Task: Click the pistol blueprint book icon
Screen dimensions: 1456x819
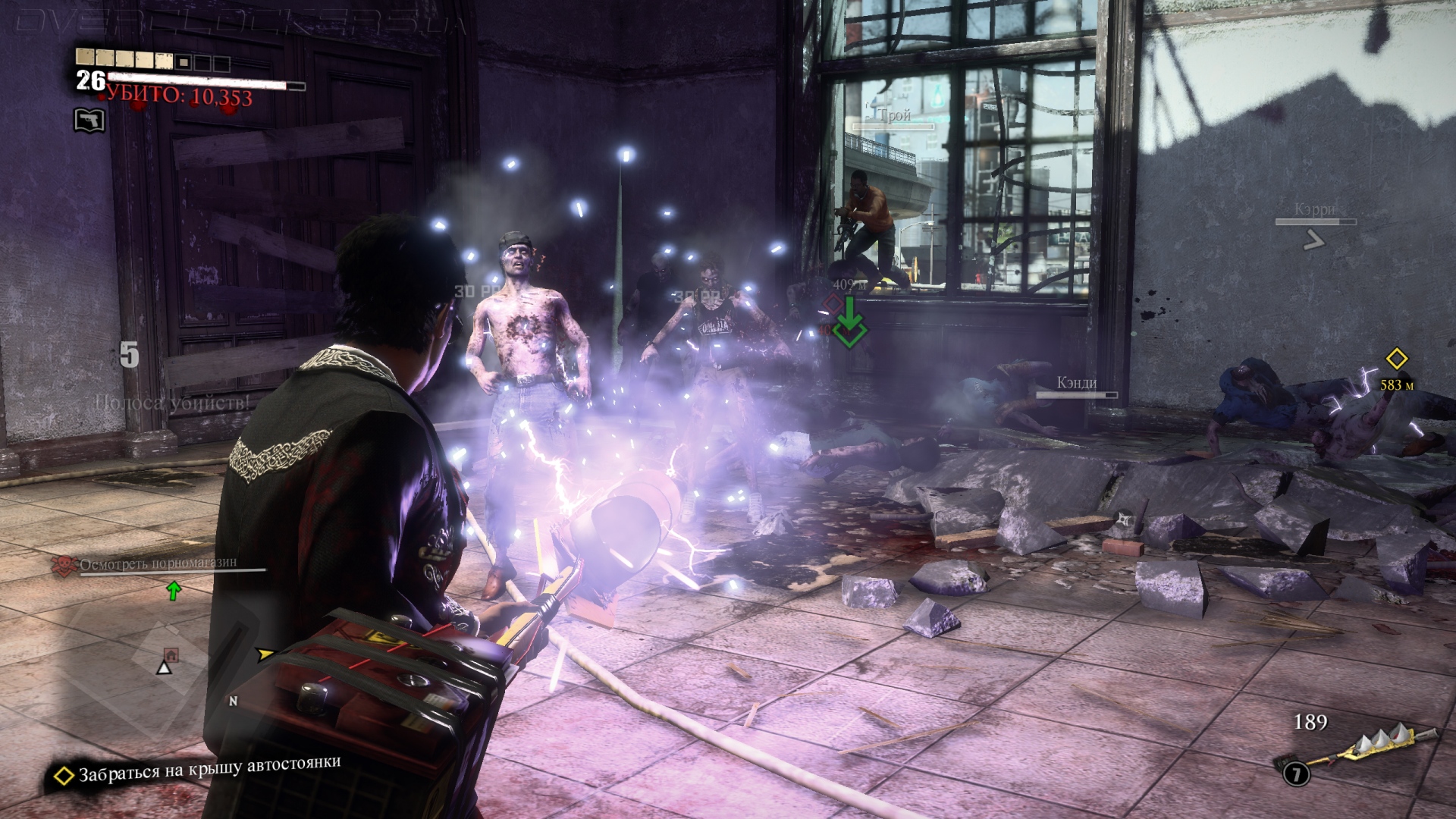Action: click(89, 120)
